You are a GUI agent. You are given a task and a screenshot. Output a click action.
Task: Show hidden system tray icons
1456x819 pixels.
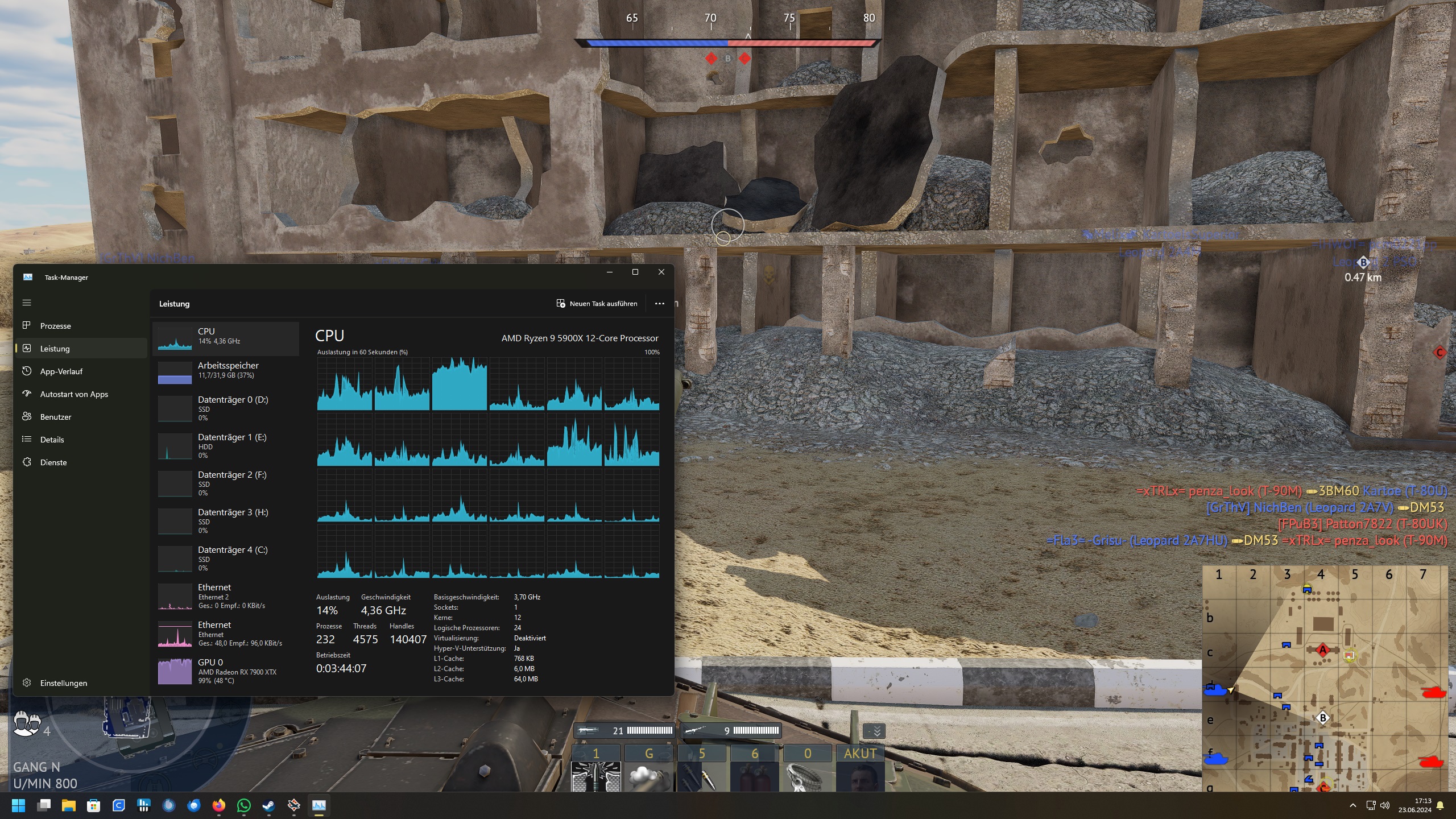[1353, 805]
